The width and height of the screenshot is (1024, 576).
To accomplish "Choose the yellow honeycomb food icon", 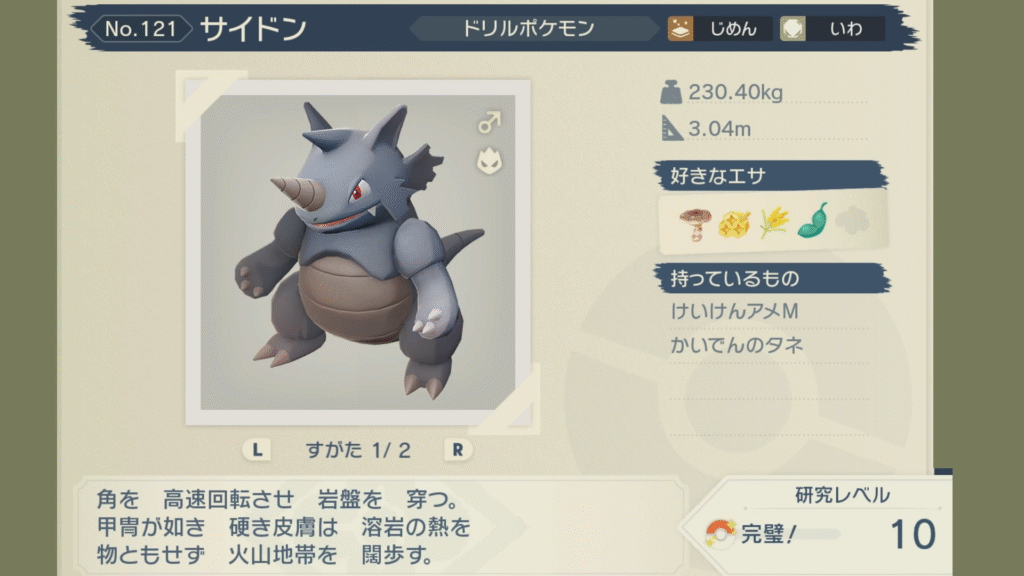I will tap(733, 222).
